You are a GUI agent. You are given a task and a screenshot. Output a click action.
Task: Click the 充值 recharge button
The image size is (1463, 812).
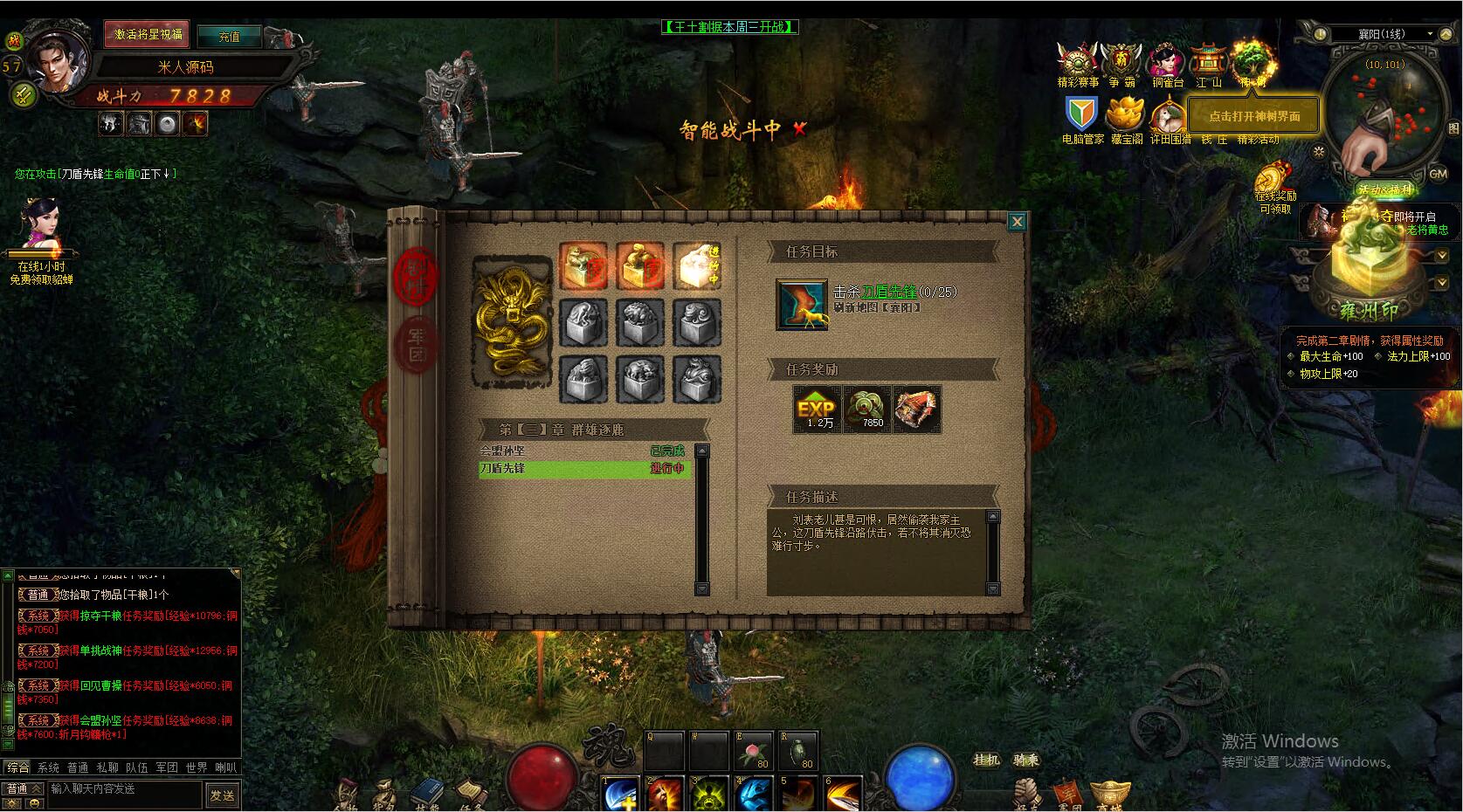229,37
